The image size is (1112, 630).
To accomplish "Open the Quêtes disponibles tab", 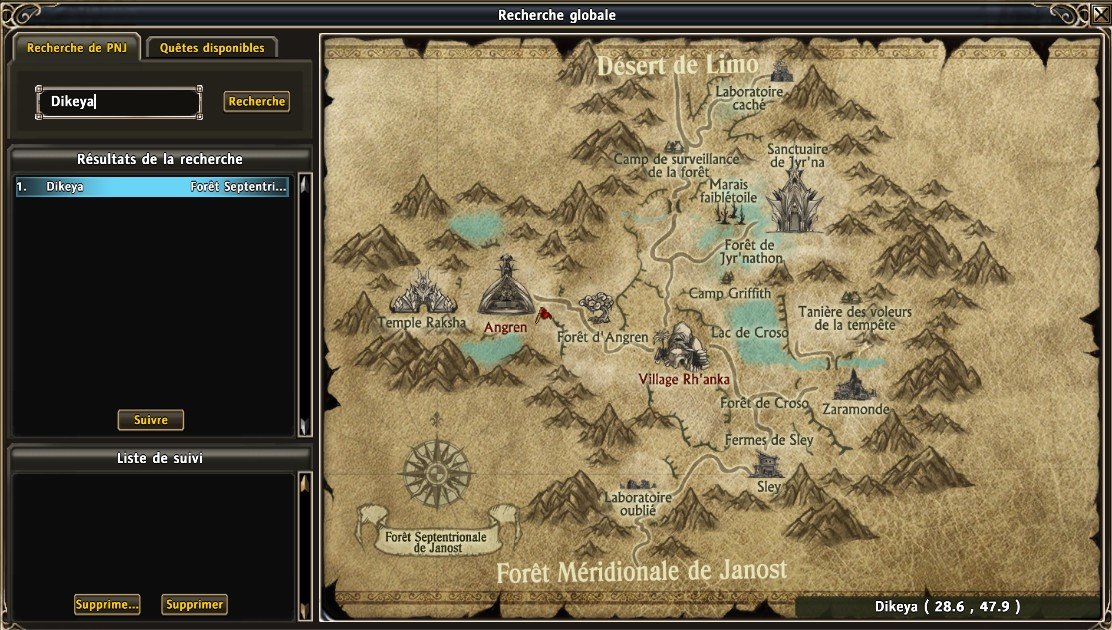I will [212, 48].
